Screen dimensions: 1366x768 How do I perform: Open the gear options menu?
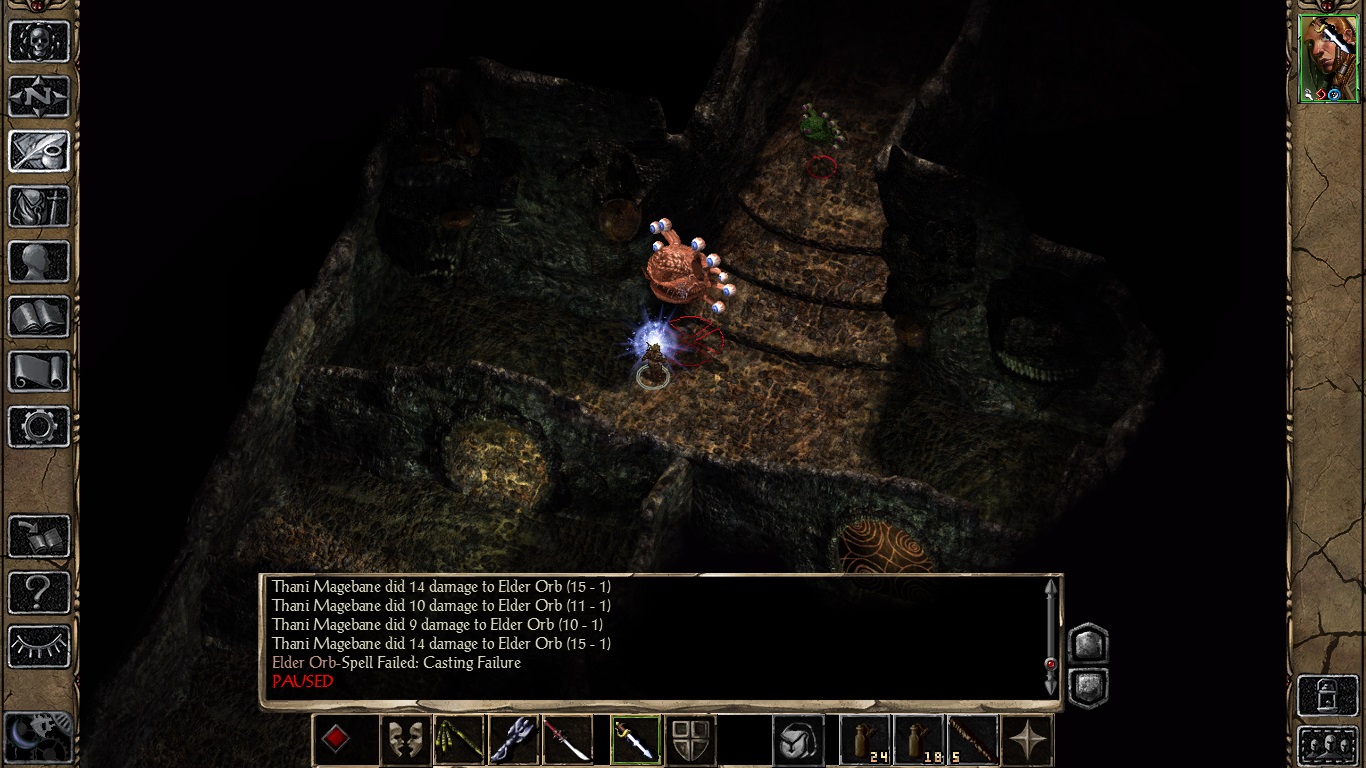pos(39,426)
